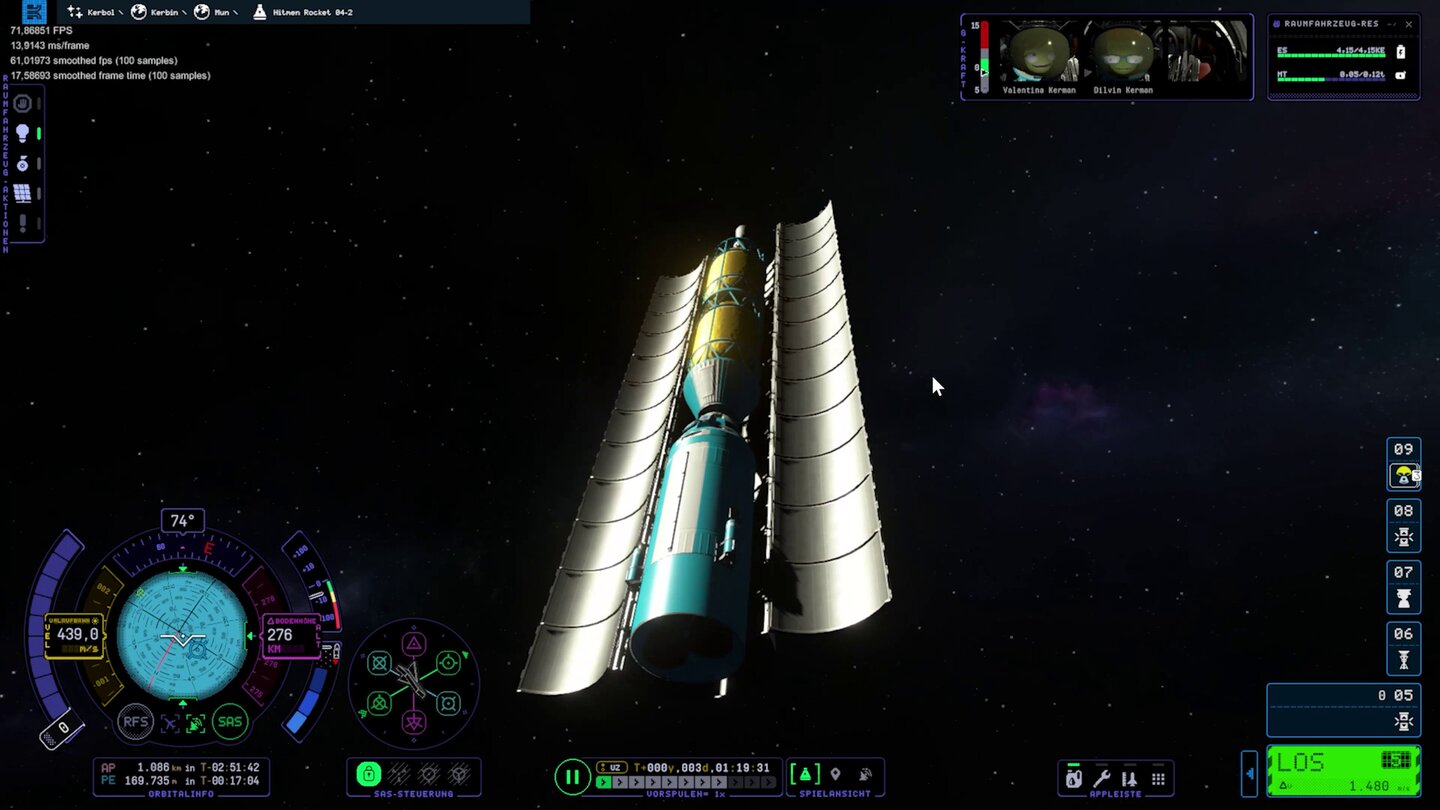Enable SAS next to the navball
Screen dimensions: 1440x810
tap(229, 722)
